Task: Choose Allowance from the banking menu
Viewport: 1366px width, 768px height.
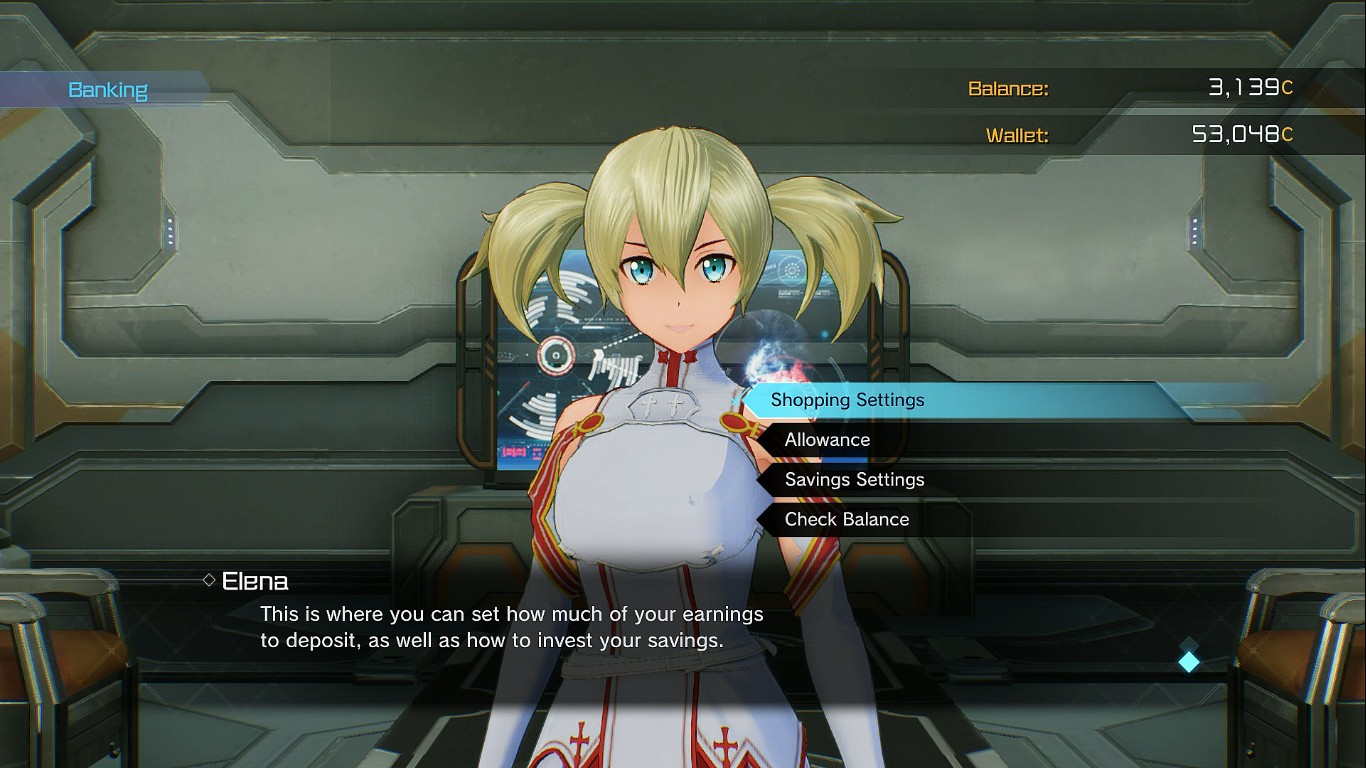Action: pos(827,440)
